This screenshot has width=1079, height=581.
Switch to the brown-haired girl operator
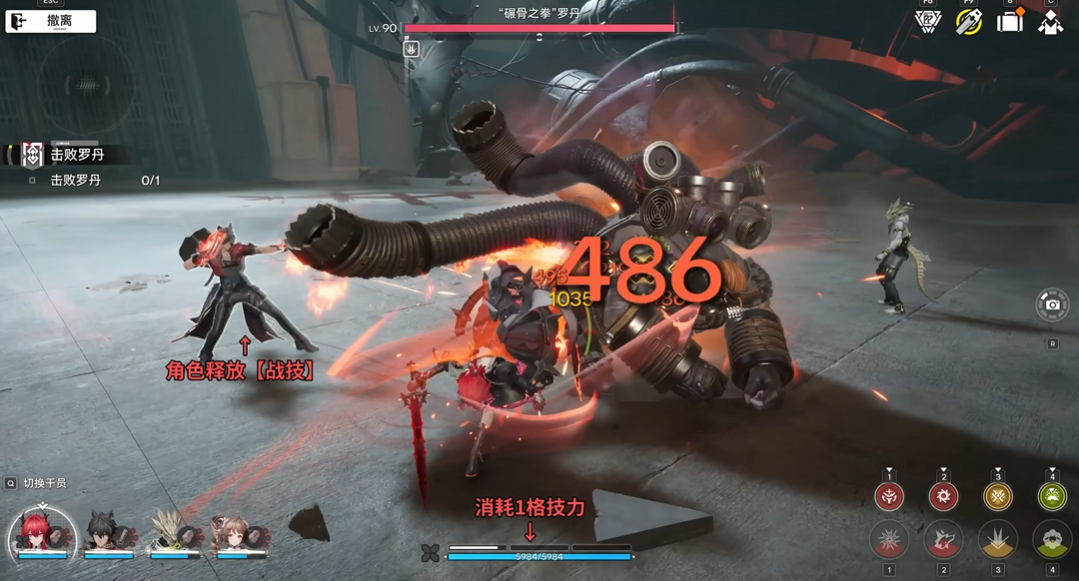238,532
